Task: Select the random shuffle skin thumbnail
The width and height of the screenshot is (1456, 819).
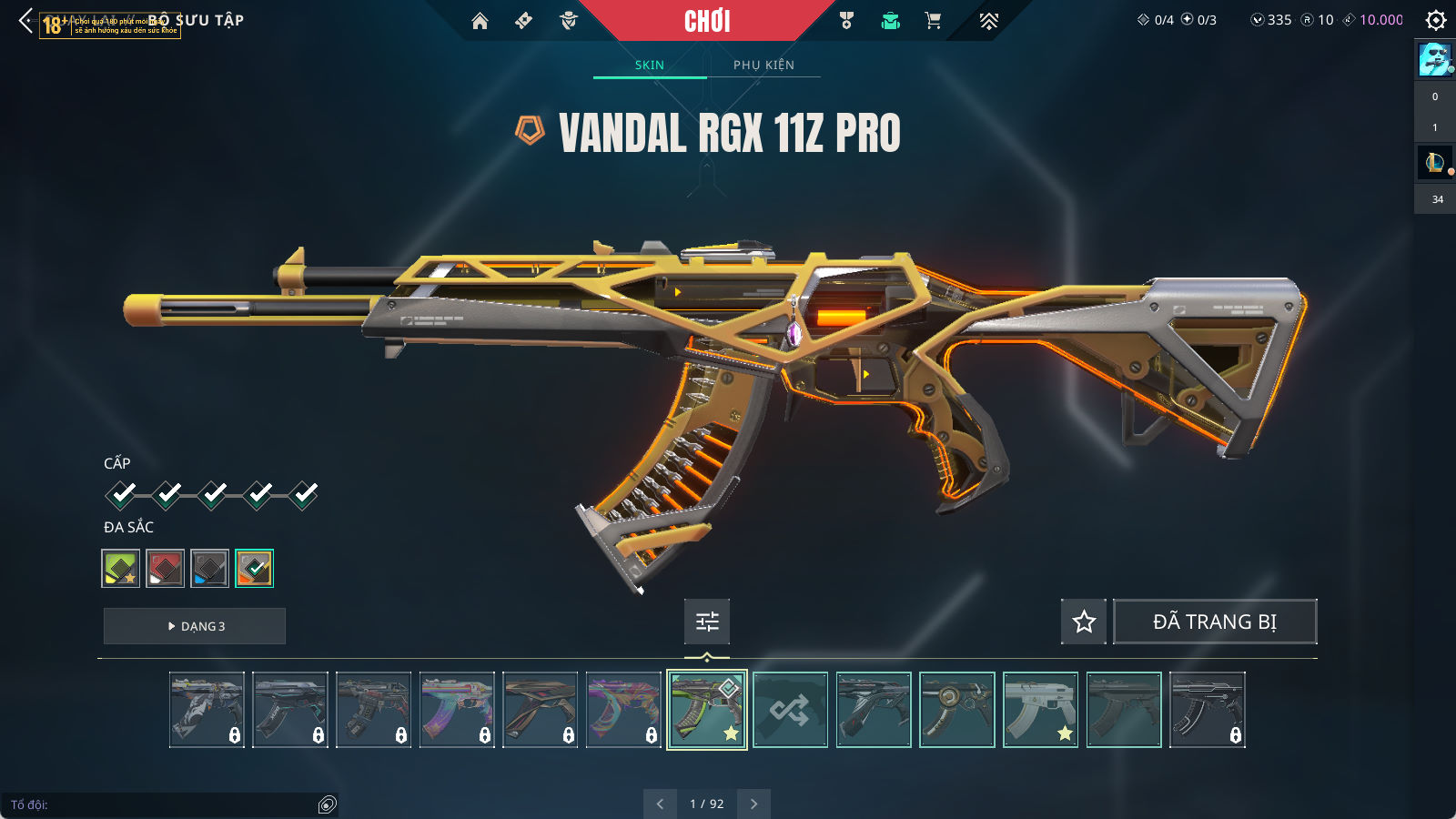Action: (x=790, y=710)
